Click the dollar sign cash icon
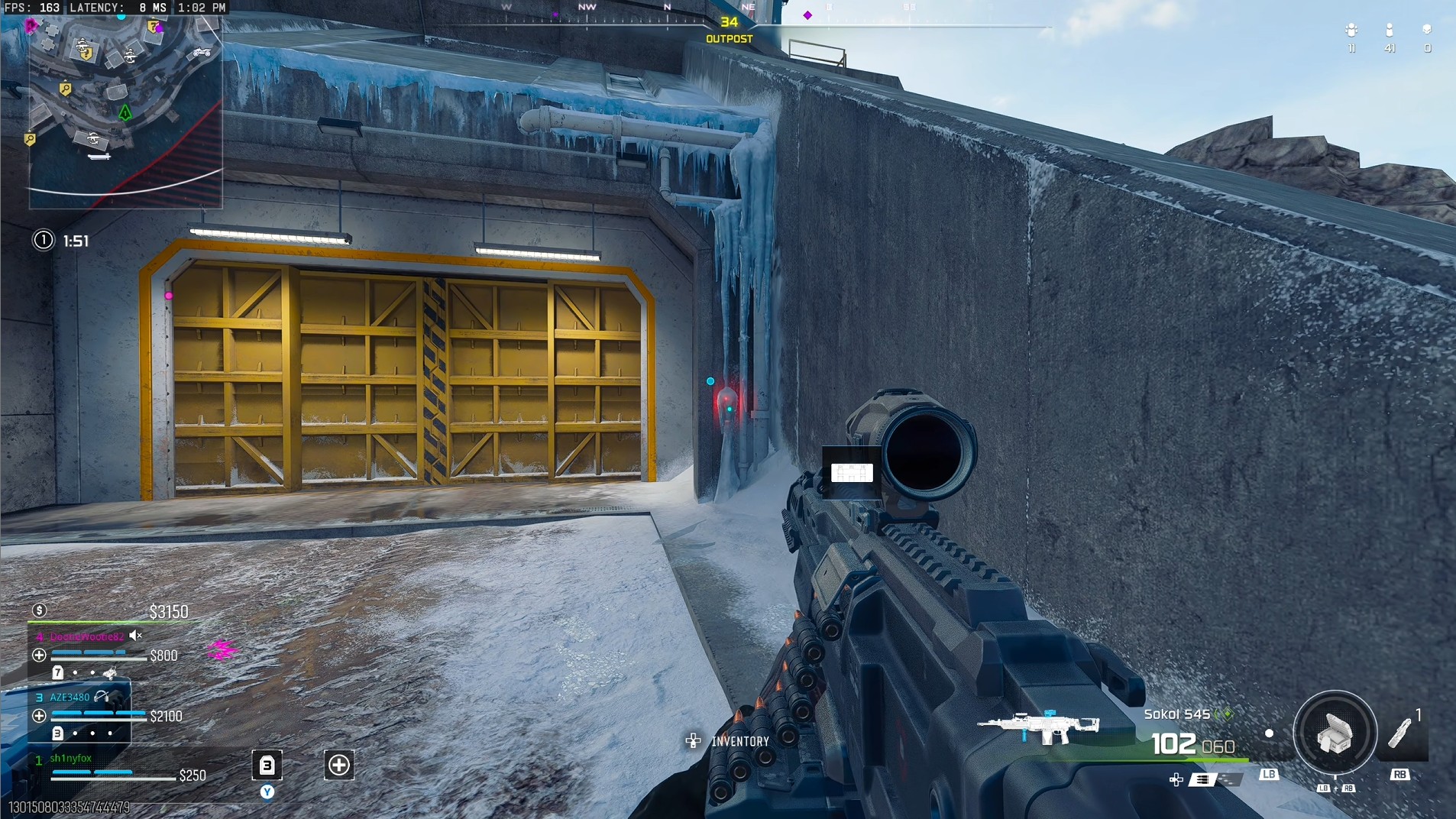Image resolution: width=1456 pixels, height=819 pixels. 40,610
